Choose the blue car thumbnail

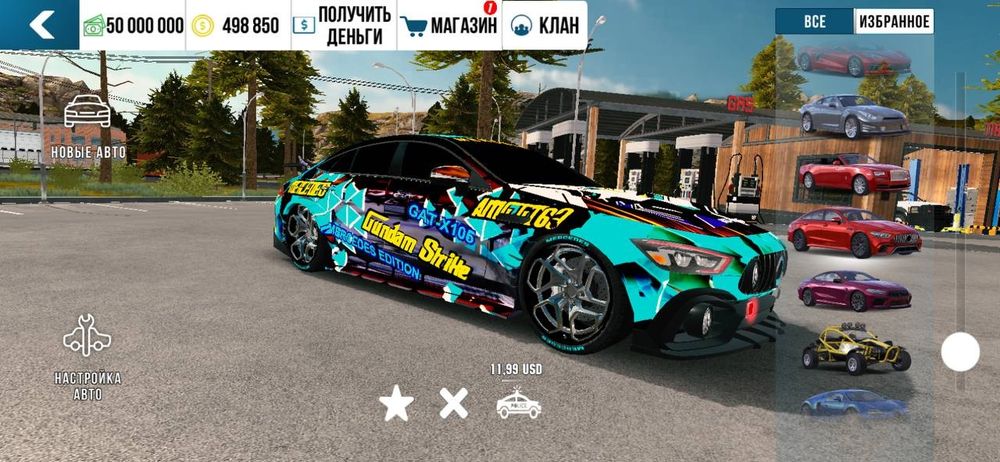[853, 402]
